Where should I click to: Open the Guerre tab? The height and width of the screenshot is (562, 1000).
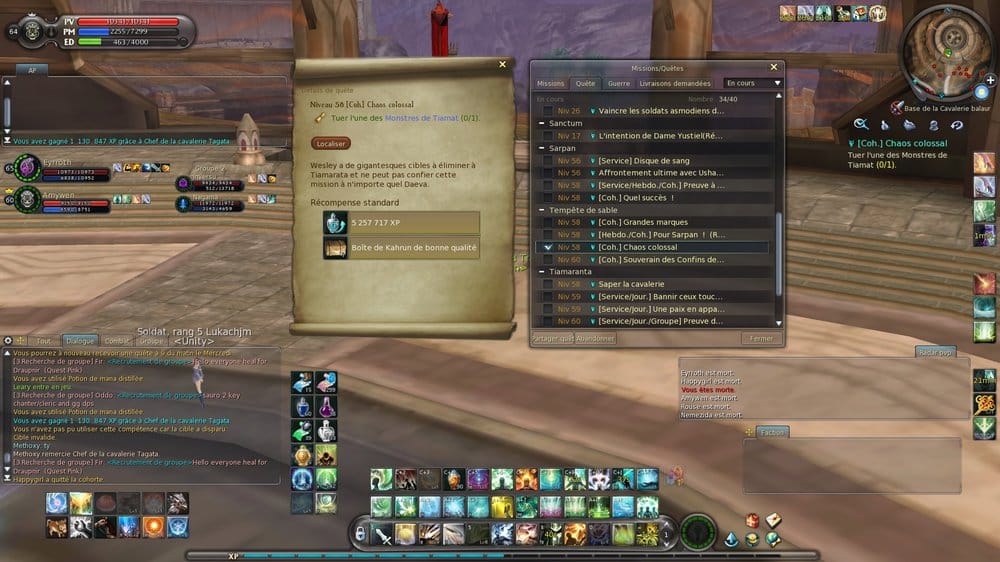pyautogui.click(x=618, y=84)
